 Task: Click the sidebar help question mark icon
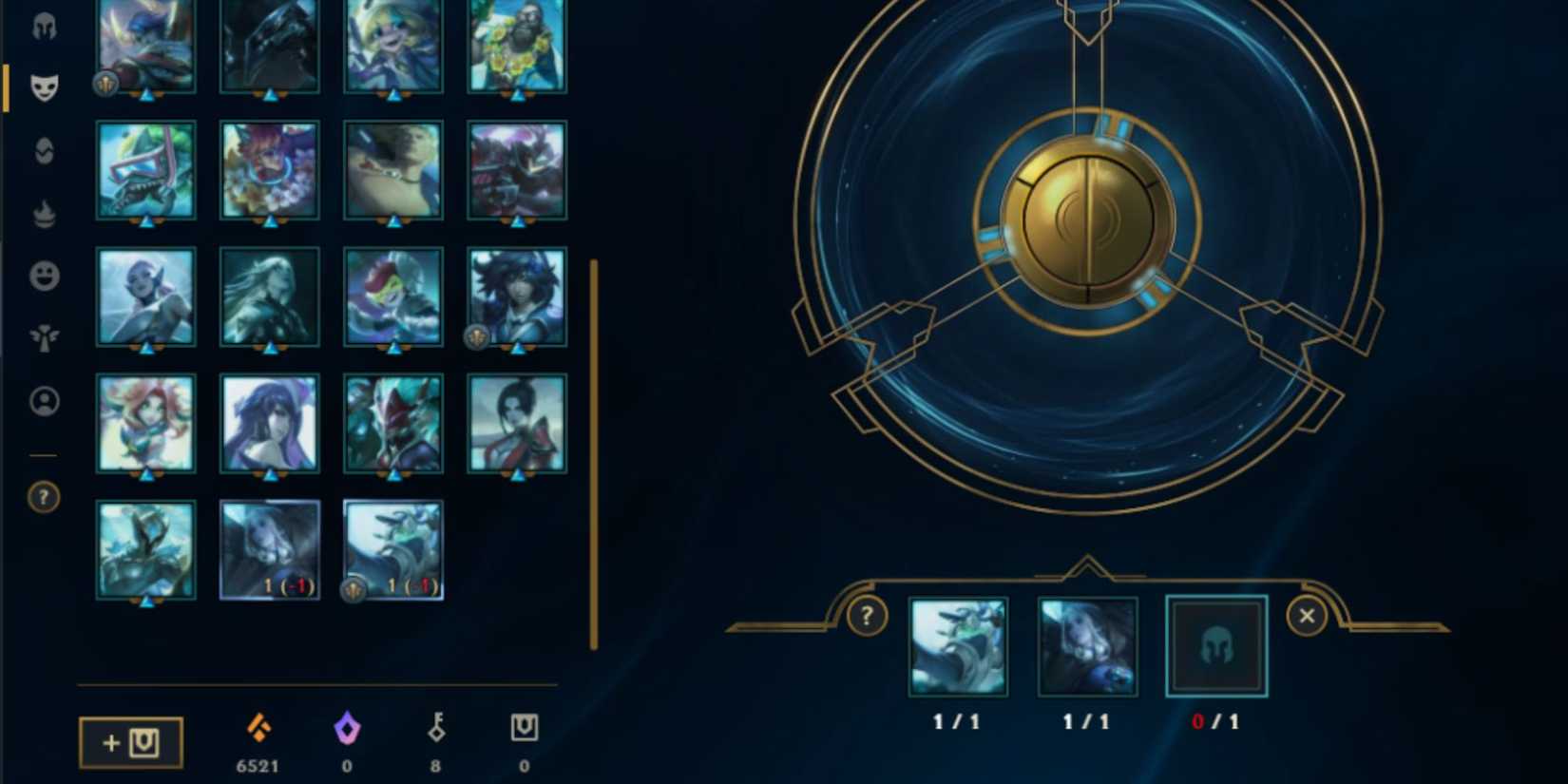(43, 496)
